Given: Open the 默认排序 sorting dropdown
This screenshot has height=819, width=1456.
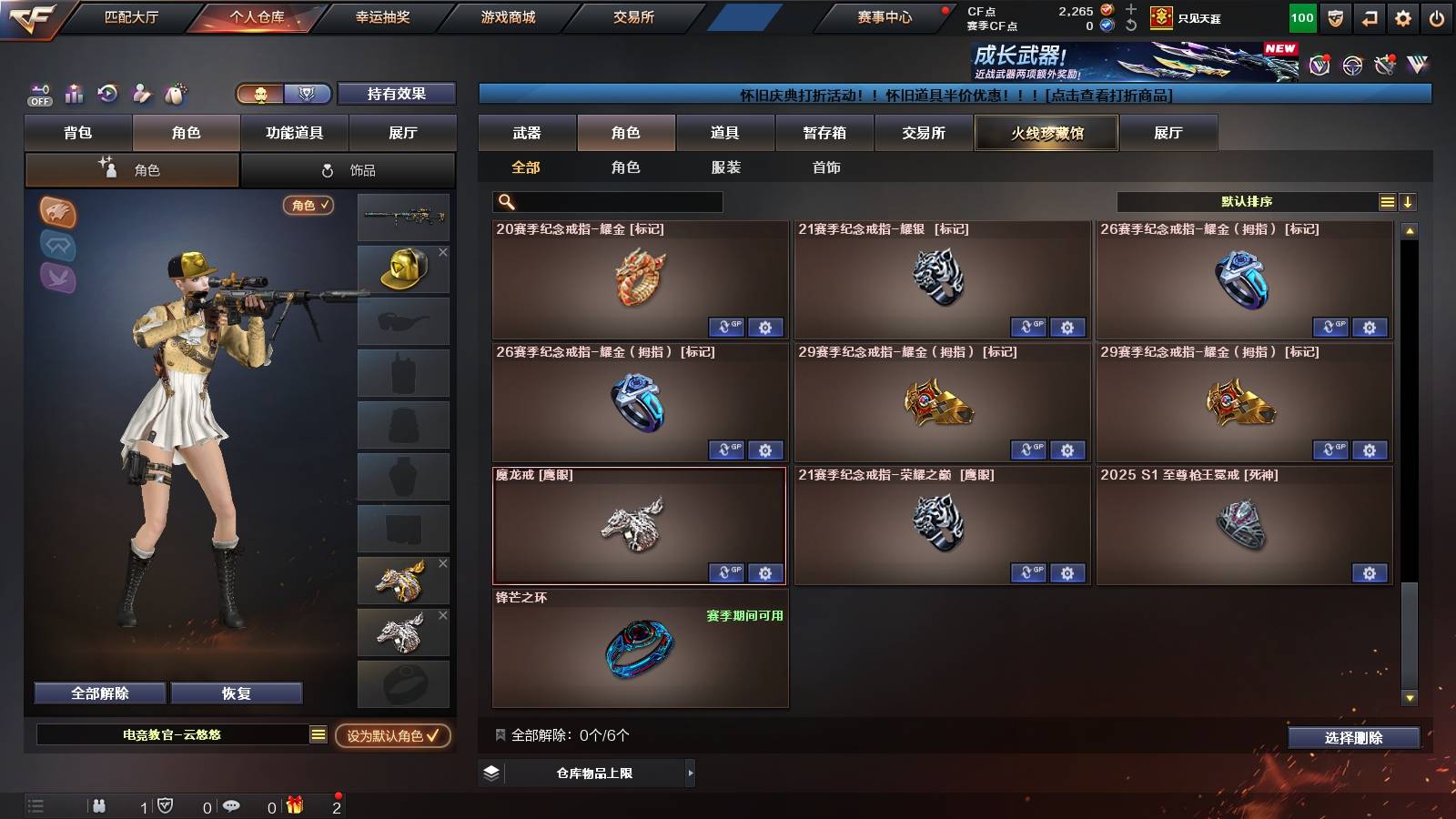Looking at the screenshot, I should click(x=1247, y=201).
